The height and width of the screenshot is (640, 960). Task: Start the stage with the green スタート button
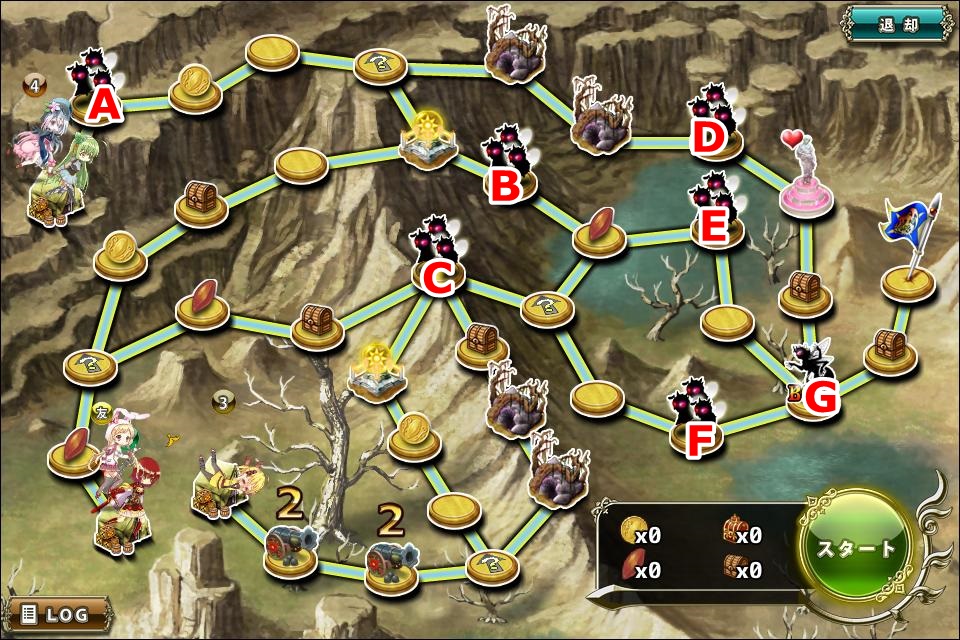857,548
